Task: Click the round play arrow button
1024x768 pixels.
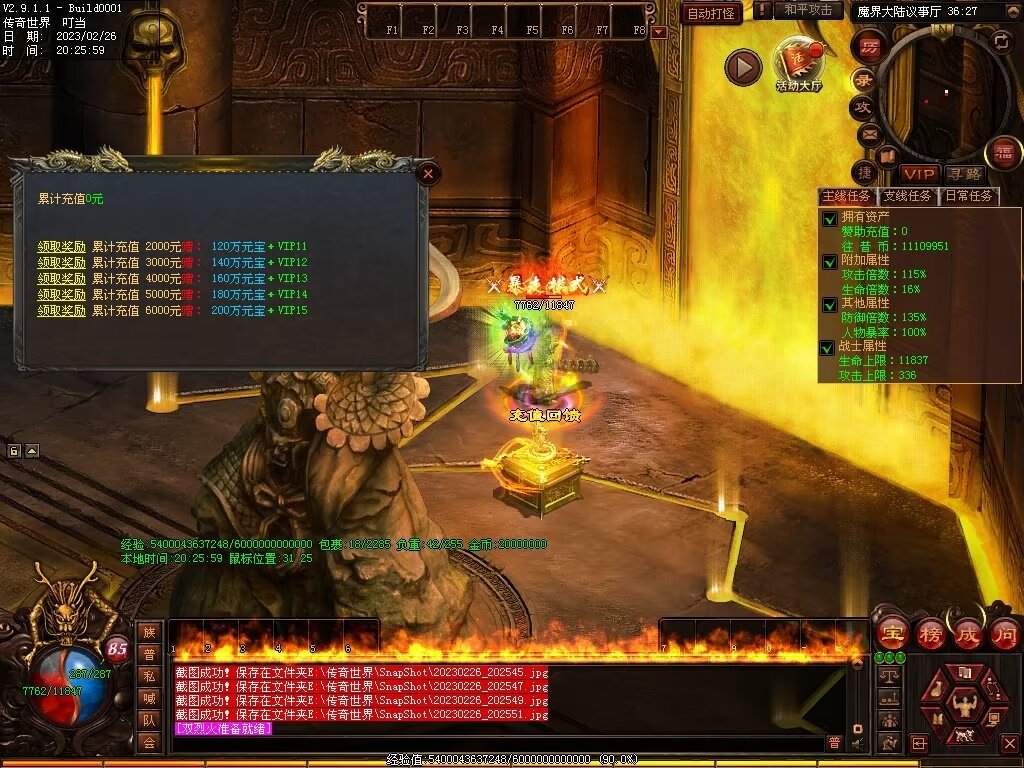Action: 743,67
